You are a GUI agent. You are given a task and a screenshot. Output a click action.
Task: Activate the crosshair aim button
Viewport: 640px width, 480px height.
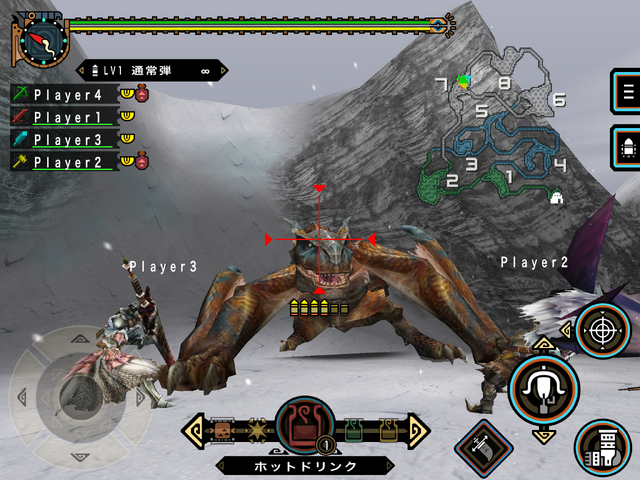[x=602, y=329]
